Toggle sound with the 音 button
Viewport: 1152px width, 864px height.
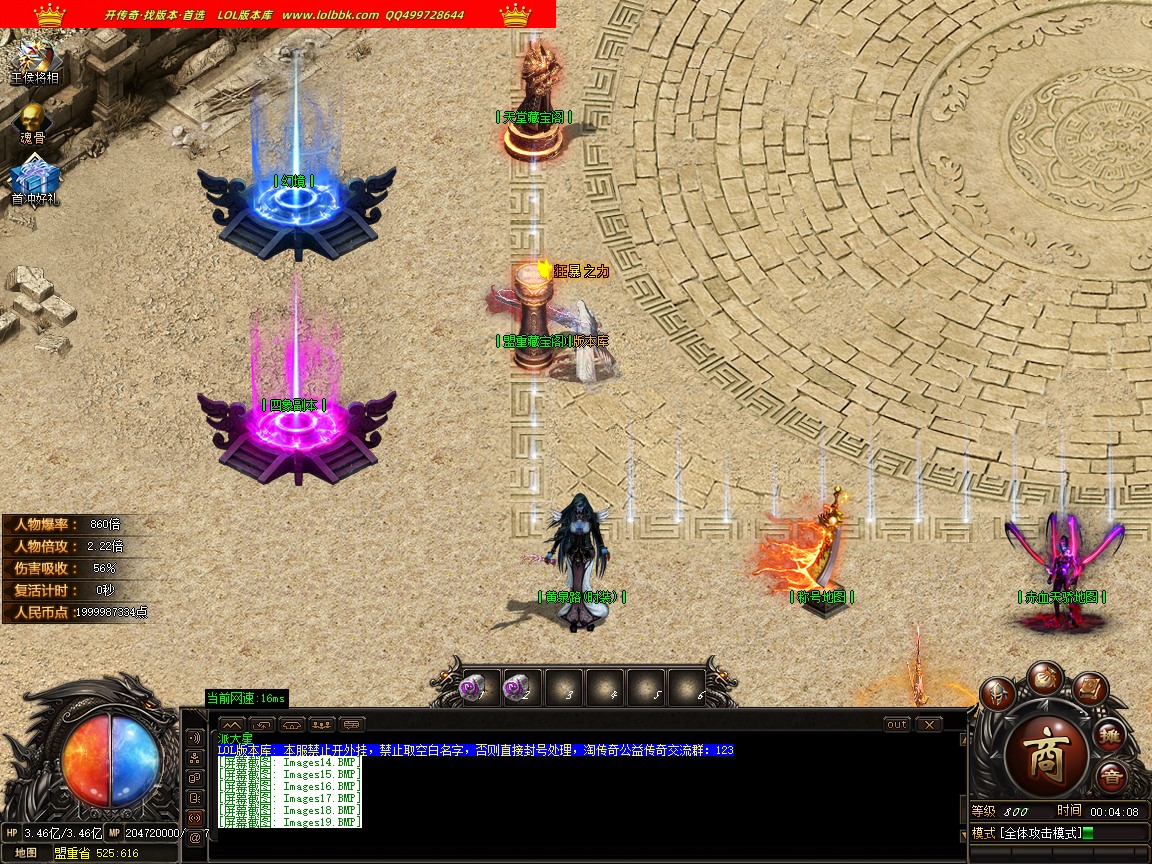tap(1110, 777)
